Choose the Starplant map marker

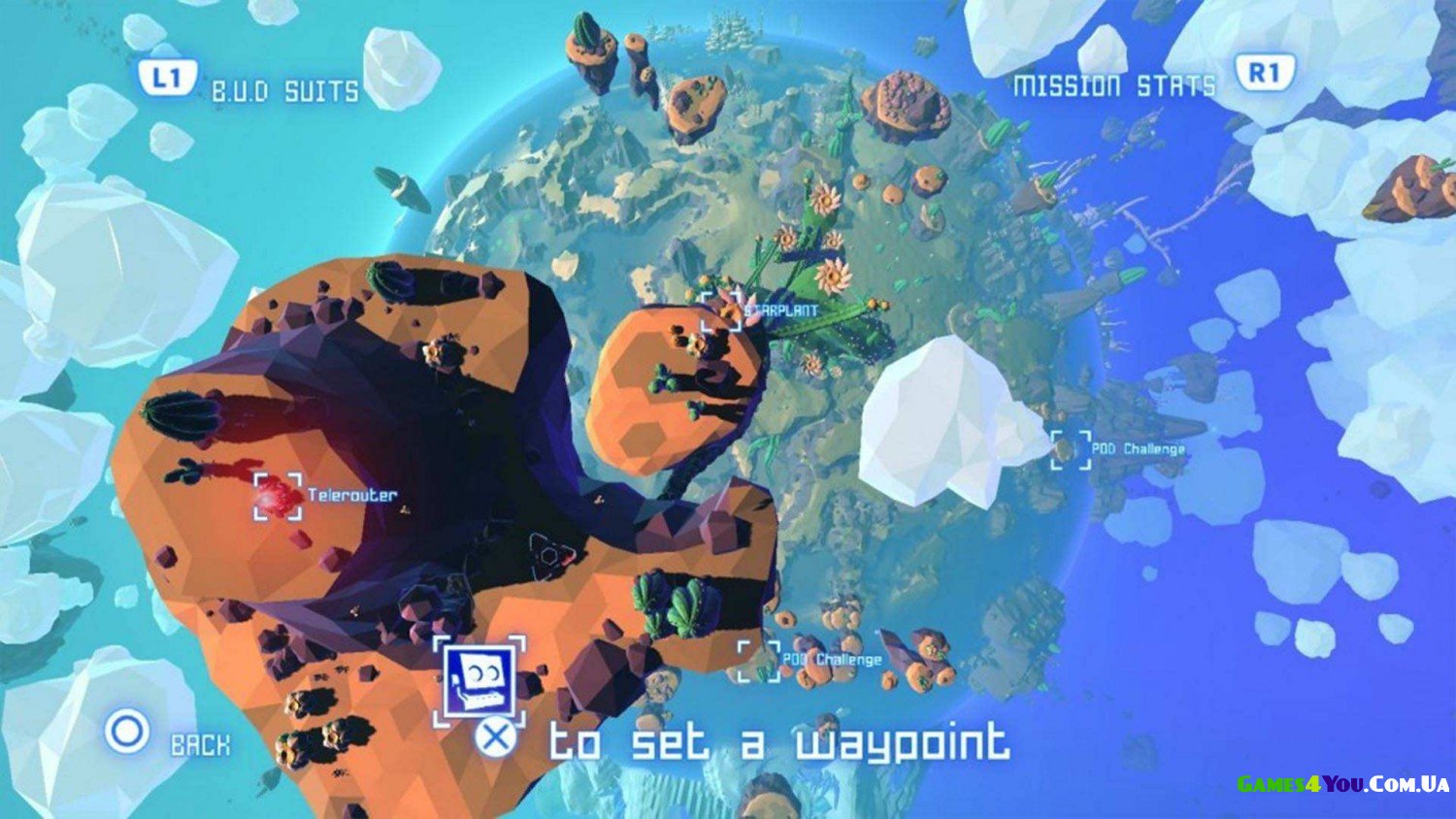point(721,311)
